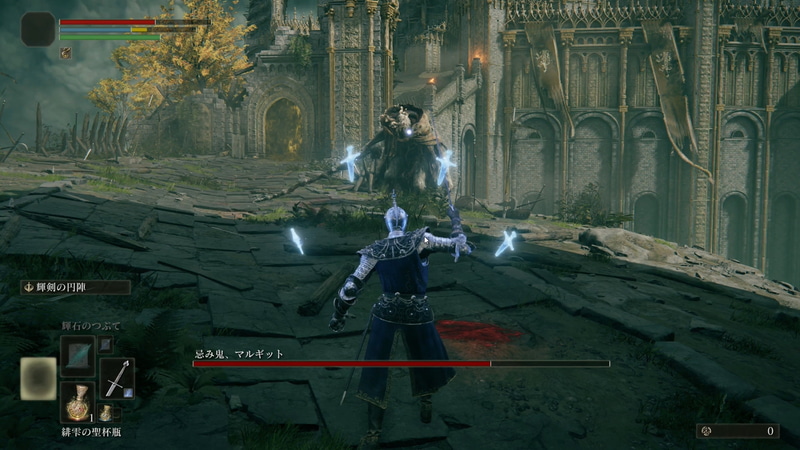
Task: Use the Flask of Crimson Tears slot
Action: coord(76,402)
